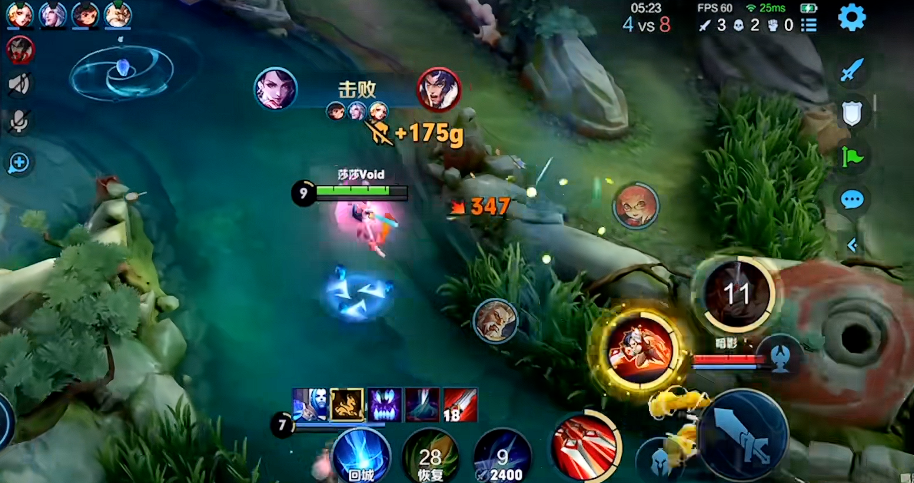Activate the 回城 recall button

[x=360, y=455]
